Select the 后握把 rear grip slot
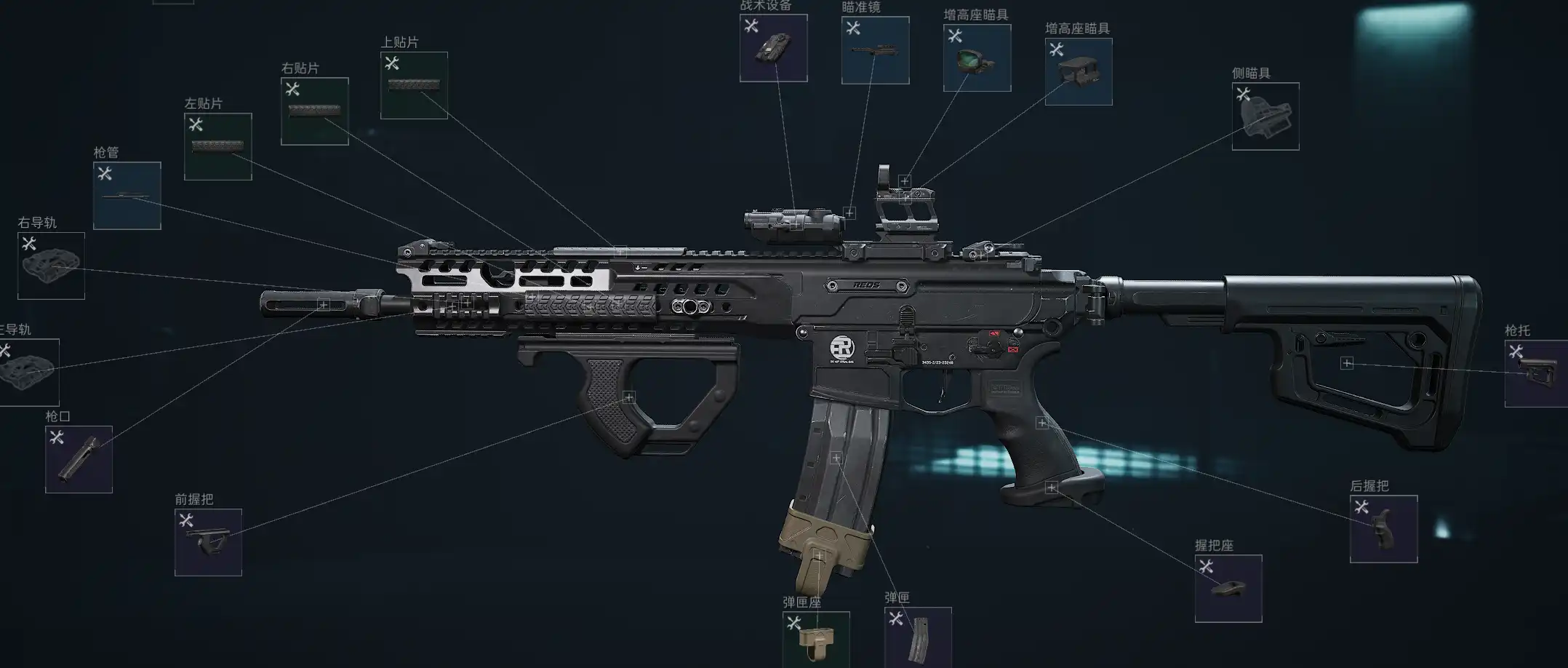The width and height of the screenshot is (1568, 668). click(x=1383, y=529)
